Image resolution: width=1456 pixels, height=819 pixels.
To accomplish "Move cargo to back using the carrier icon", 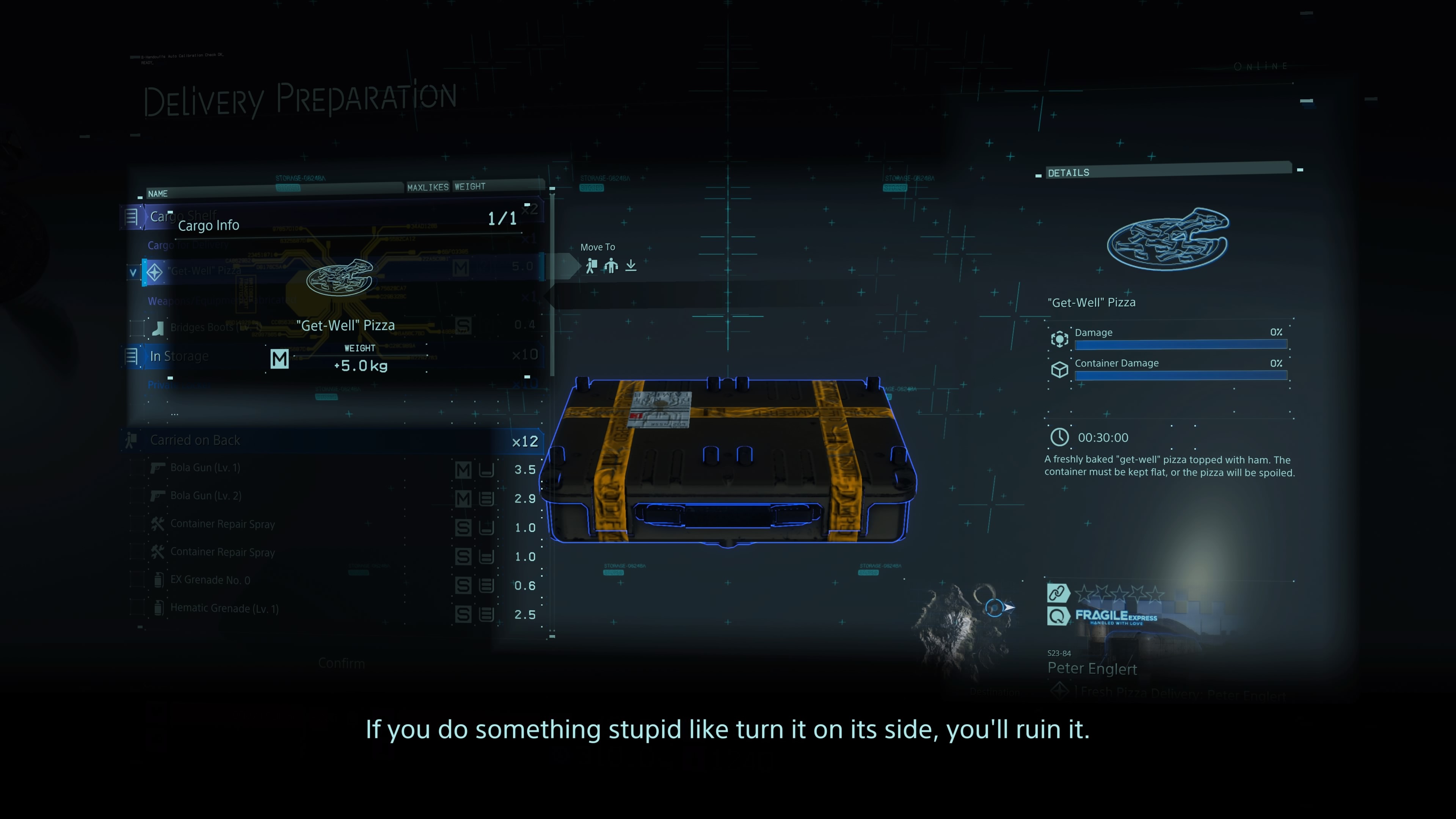I will 591,266.
